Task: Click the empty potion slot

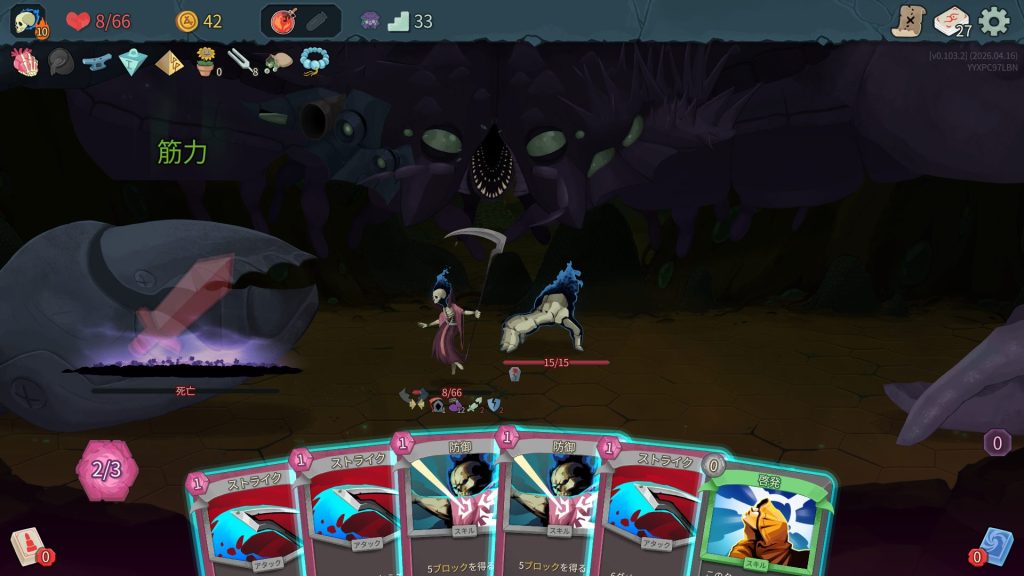Action: click(317, 21)
